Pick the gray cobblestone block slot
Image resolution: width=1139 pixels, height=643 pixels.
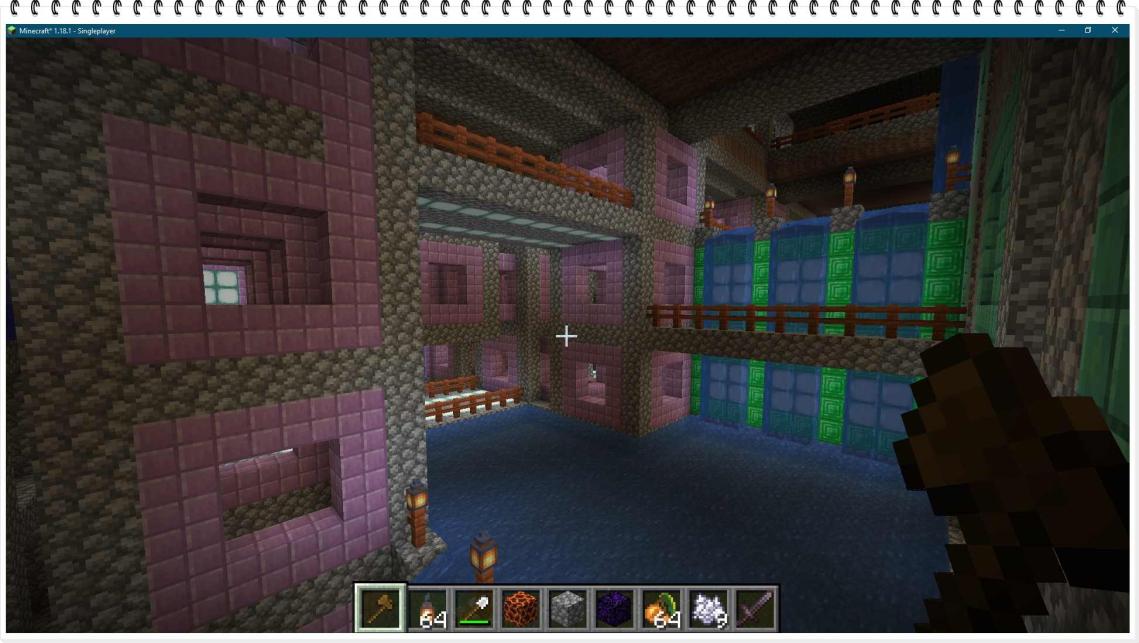coord(567,608)
